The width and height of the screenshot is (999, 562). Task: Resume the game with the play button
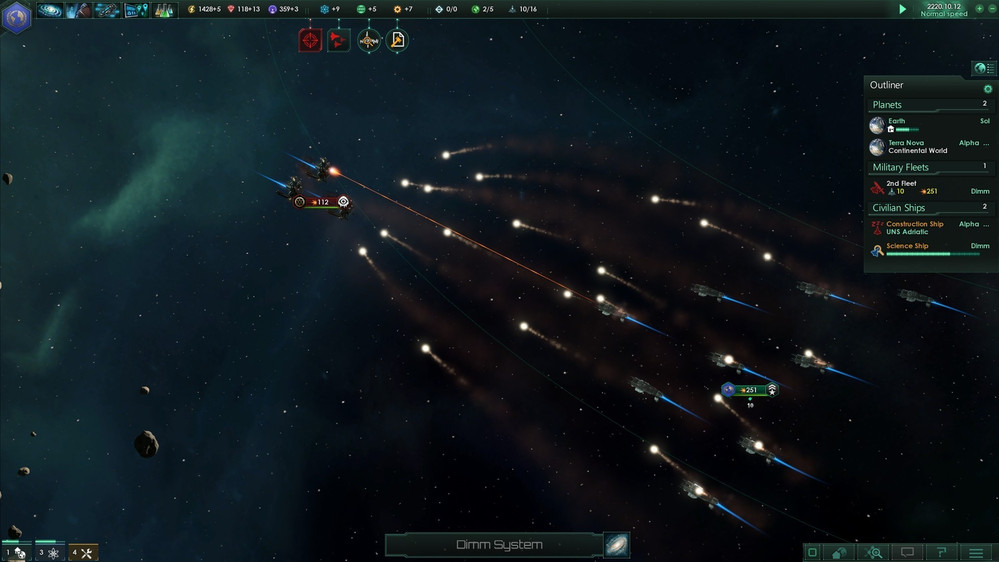(903, 9)
